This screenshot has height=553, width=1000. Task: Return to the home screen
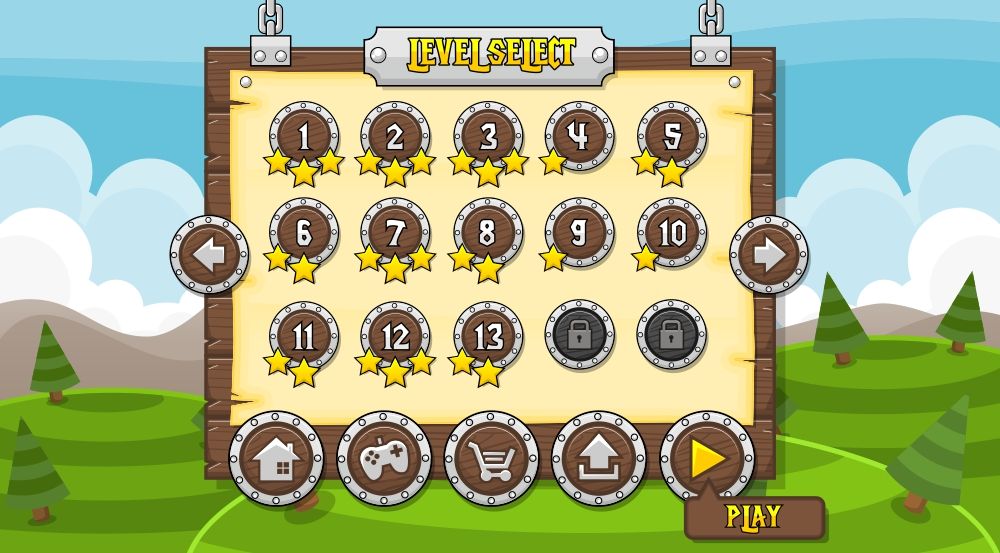point(276,459)
